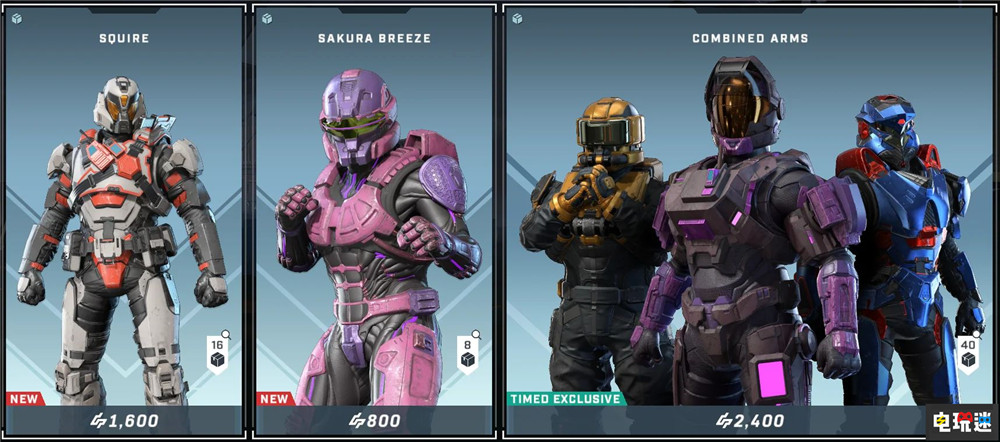Screen dimensions: 1000x442
Task: Purchase Sakura Breeze for 800 credits
Action: tap(374, 421)
